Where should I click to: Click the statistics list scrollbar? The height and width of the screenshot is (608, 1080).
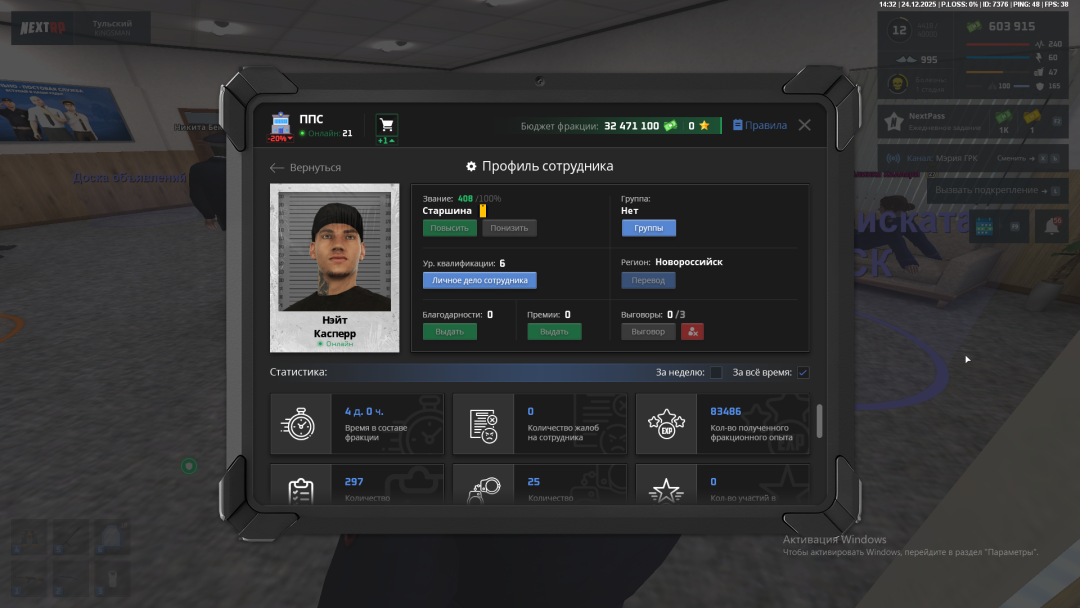820,421
